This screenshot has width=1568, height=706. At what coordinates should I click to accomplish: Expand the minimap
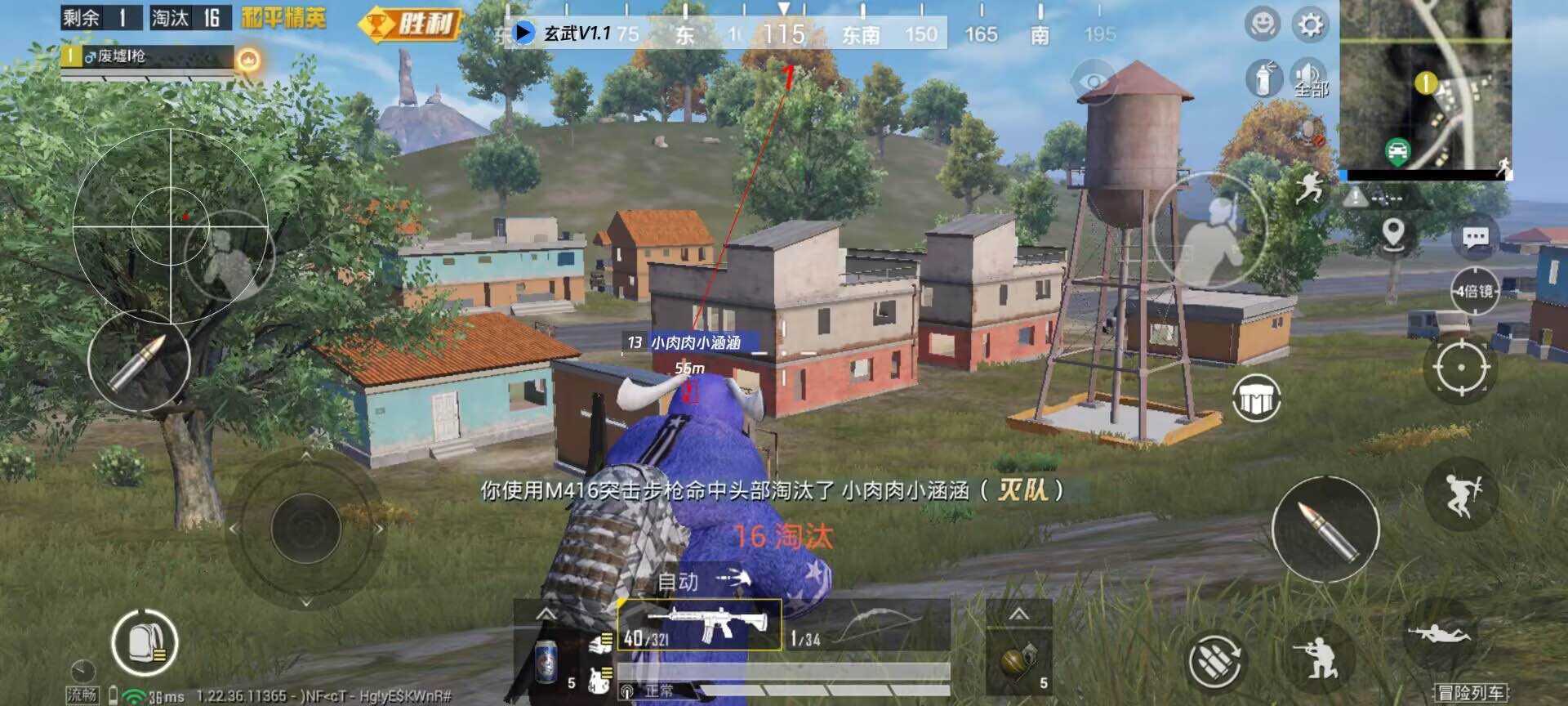click(x=1425, y=86)
